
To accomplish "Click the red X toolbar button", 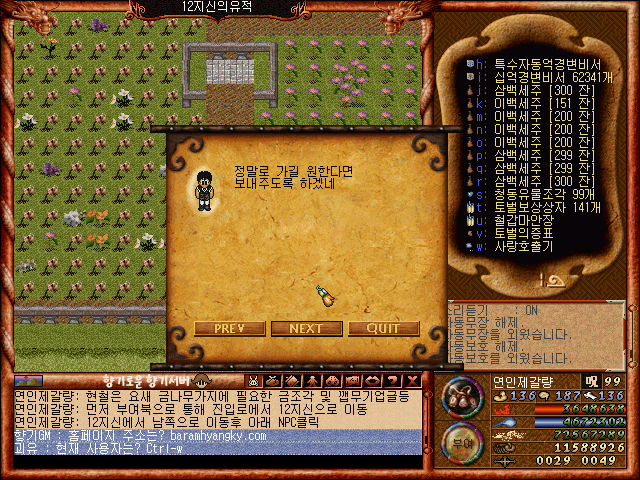I will 412,380.
